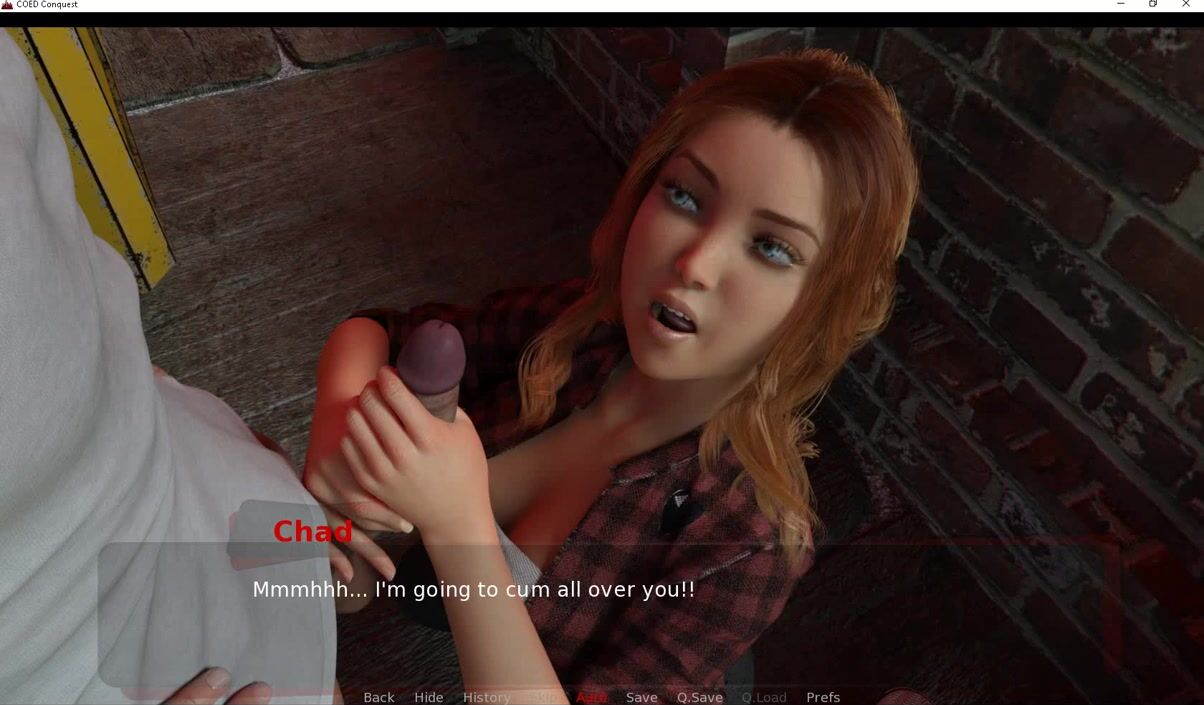
Task: Go back using the Back button
Action: (378, 697)
